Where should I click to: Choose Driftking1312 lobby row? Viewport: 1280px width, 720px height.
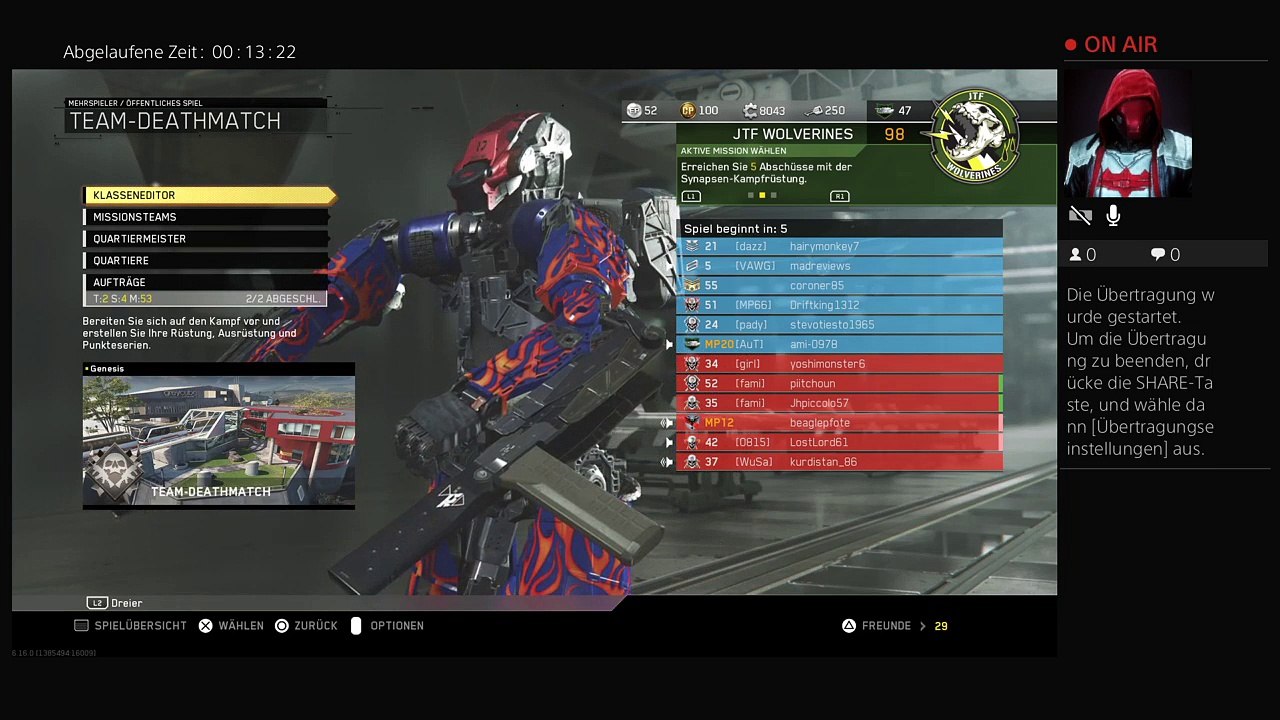[840, 305]
